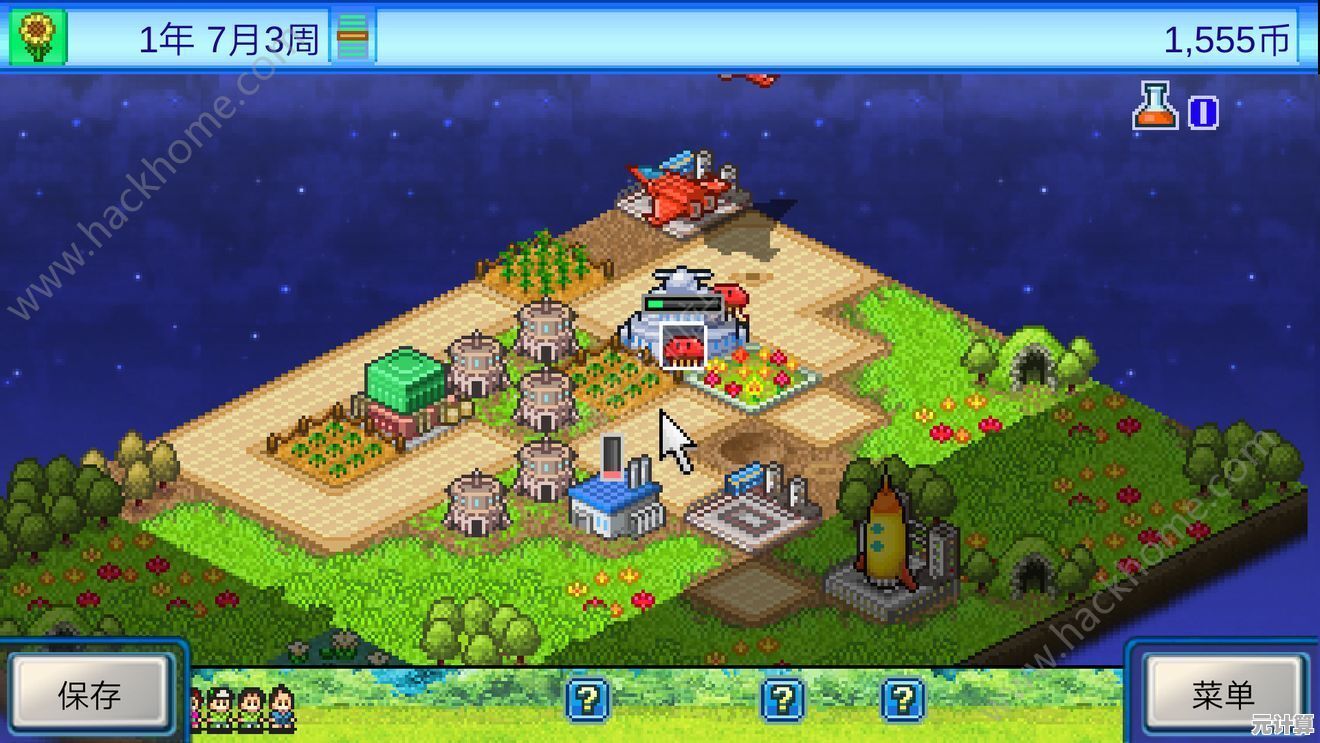Click the 保存 save button
The width and height of the screenshot is (1320, 743).
click(89, 694)
